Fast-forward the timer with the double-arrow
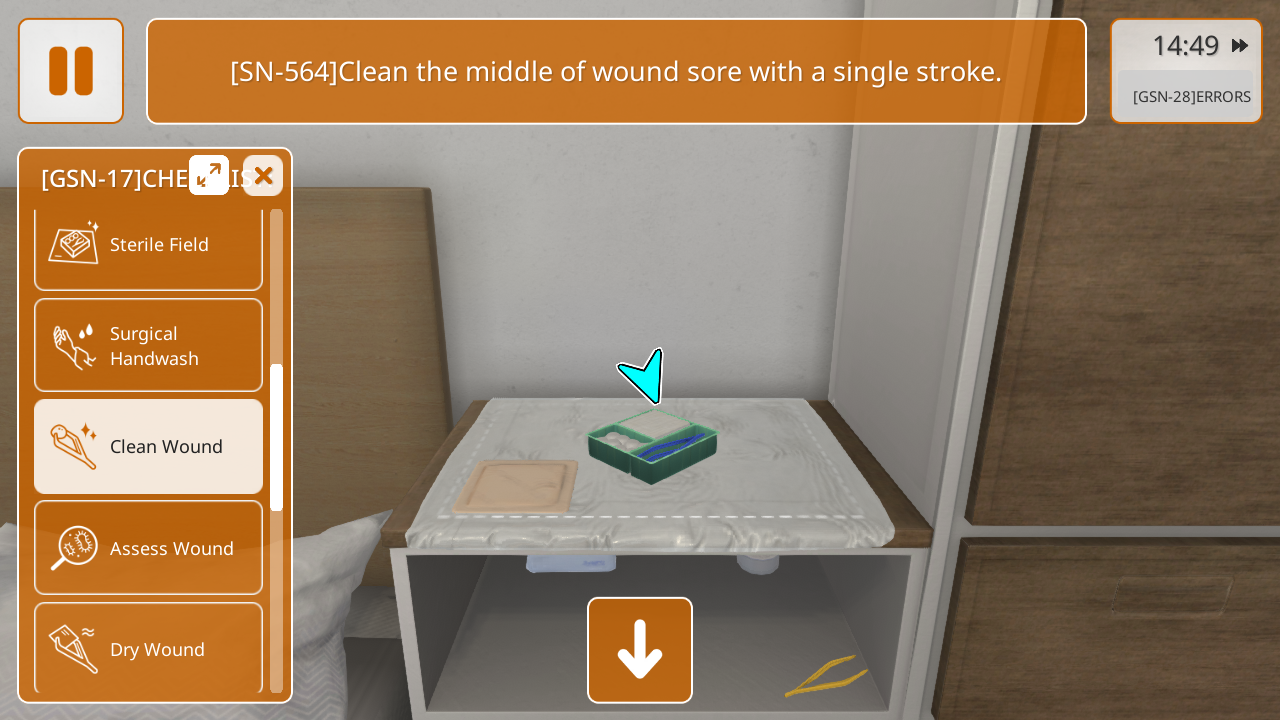The width and height of the screenshot is (1280, 720). pyautogui.click(x=1240, y=45)
